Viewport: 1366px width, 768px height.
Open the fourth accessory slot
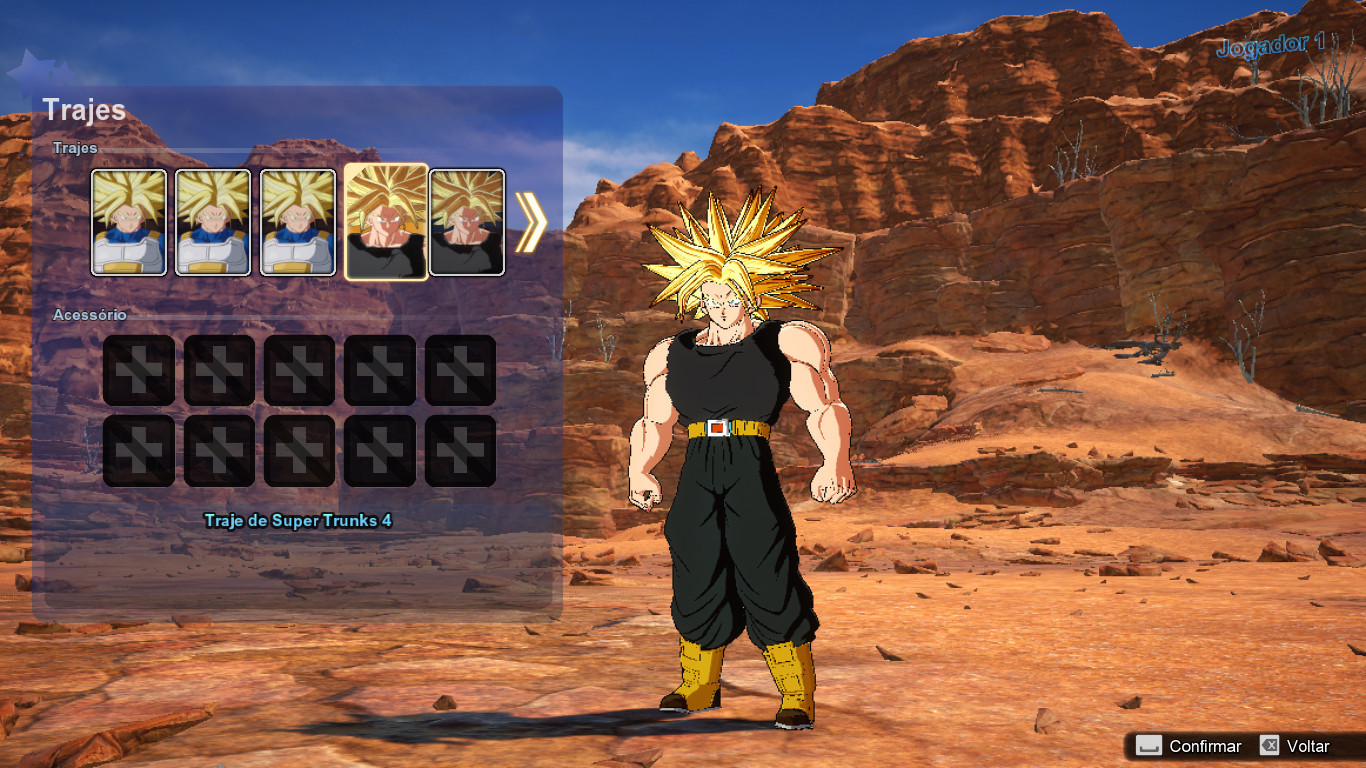[x=379, y=368]
